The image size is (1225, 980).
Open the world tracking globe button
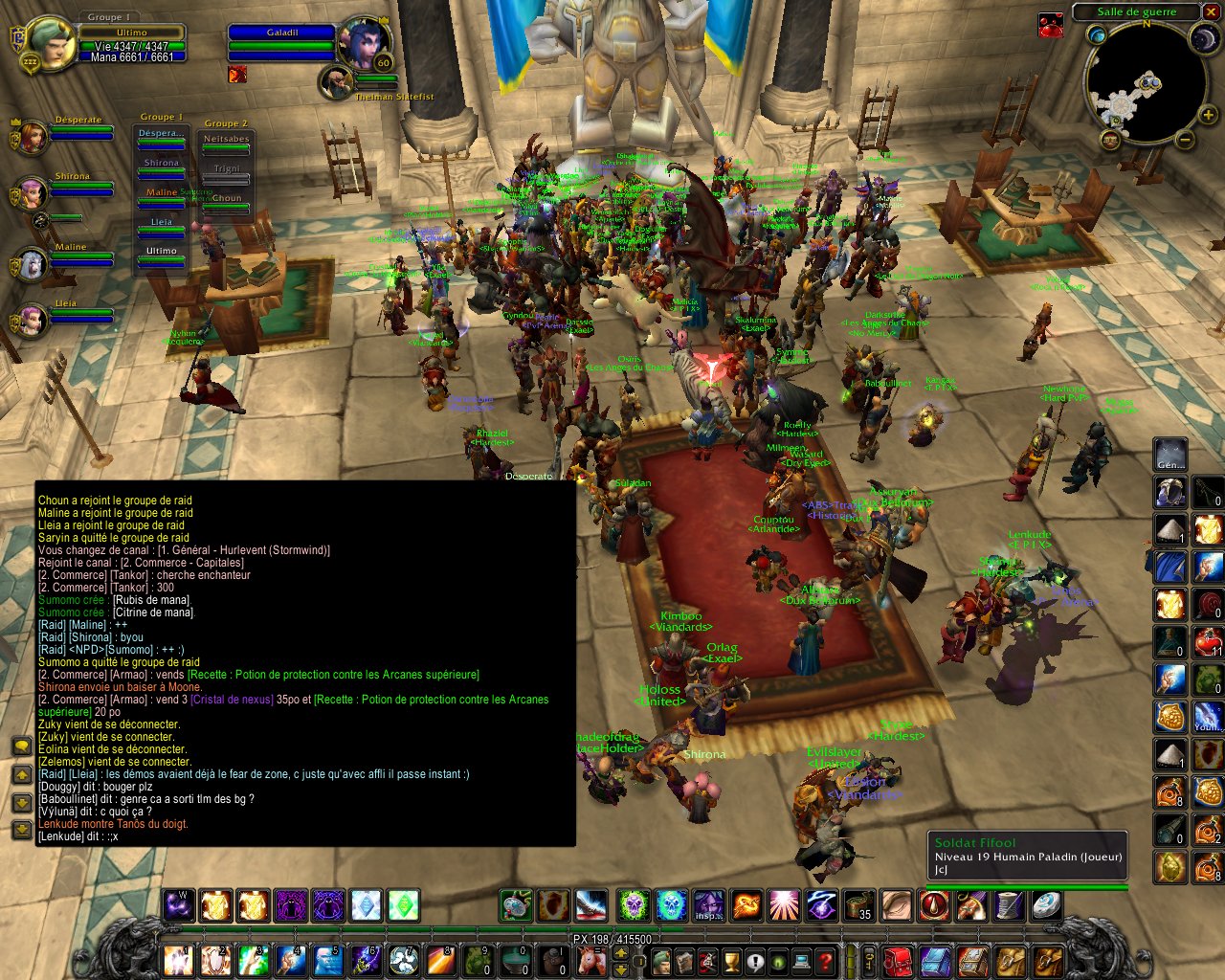(x=1097, y=35)
